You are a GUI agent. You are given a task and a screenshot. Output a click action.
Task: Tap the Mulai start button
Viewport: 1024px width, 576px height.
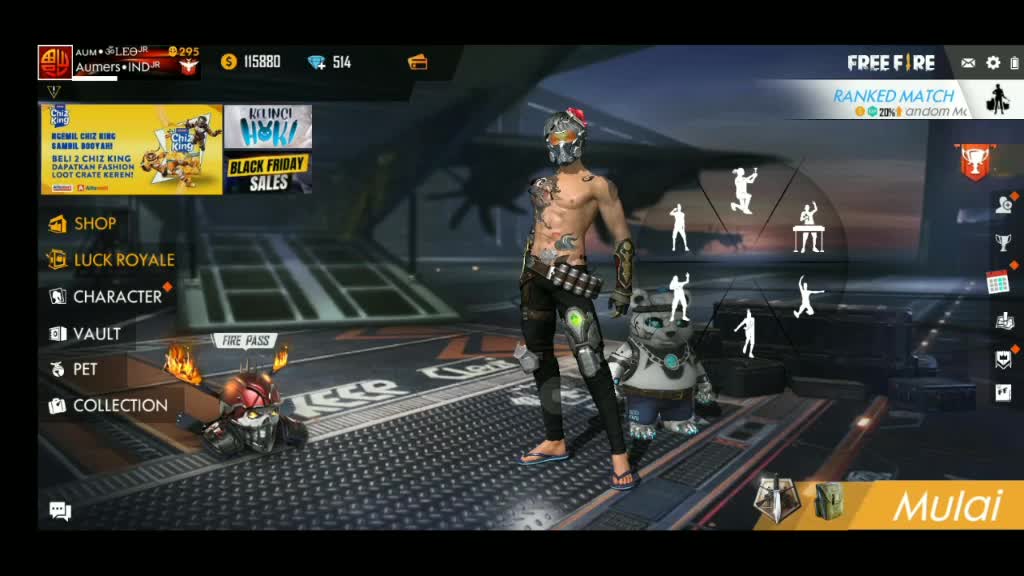(x=945, y=506)
